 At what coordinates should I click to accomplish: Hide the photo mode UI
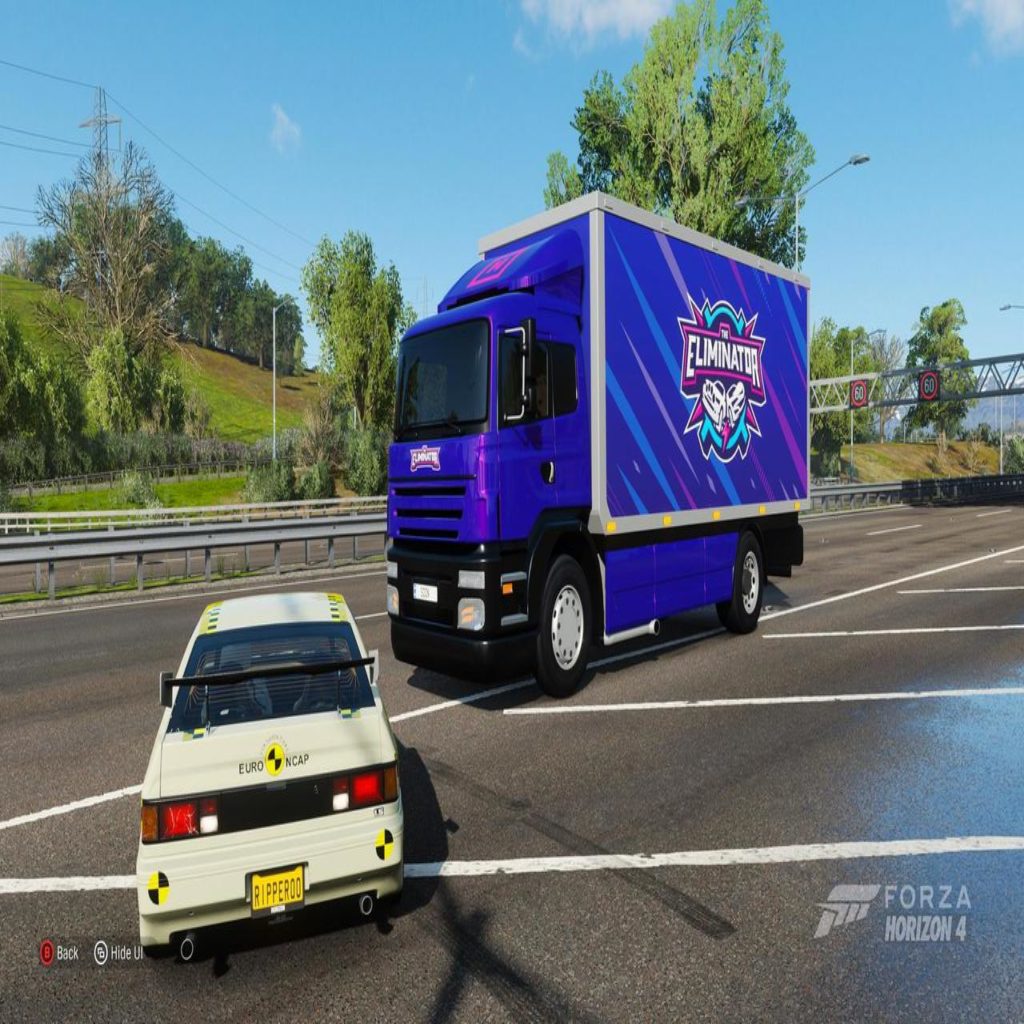coord(117,953)
